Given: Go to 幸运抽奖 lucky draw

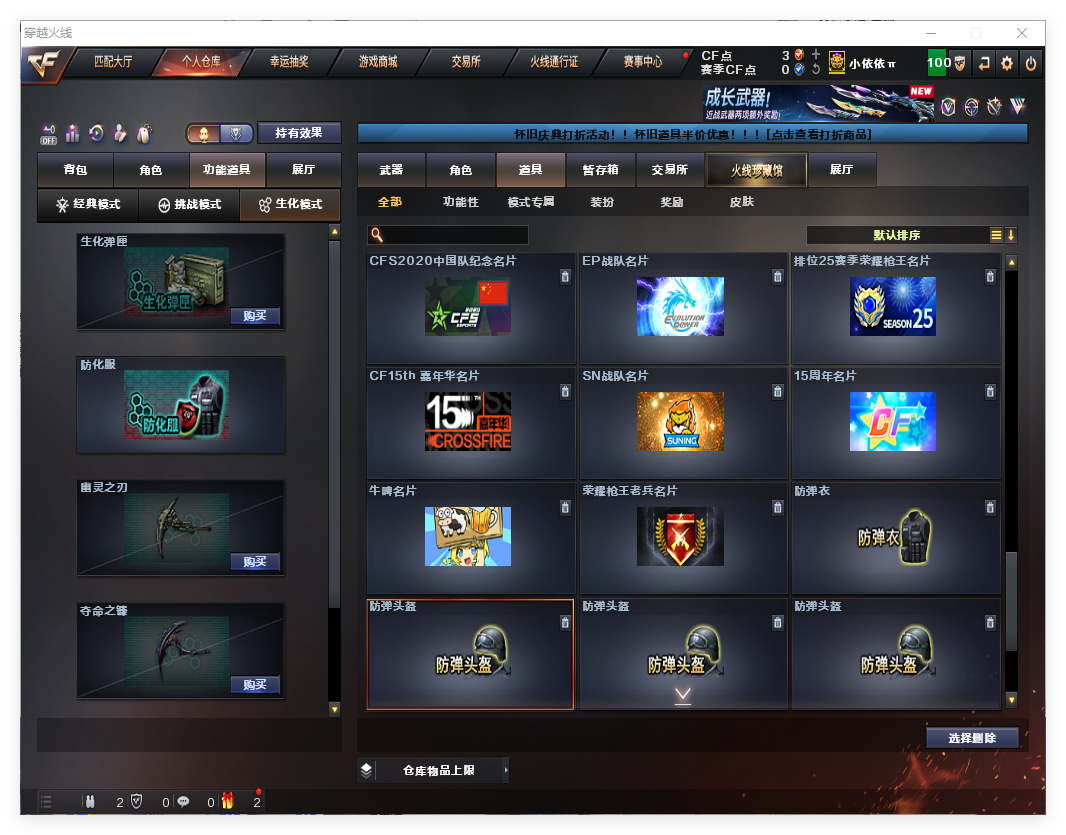Looking at the screenshot, I should pos(289,62).
